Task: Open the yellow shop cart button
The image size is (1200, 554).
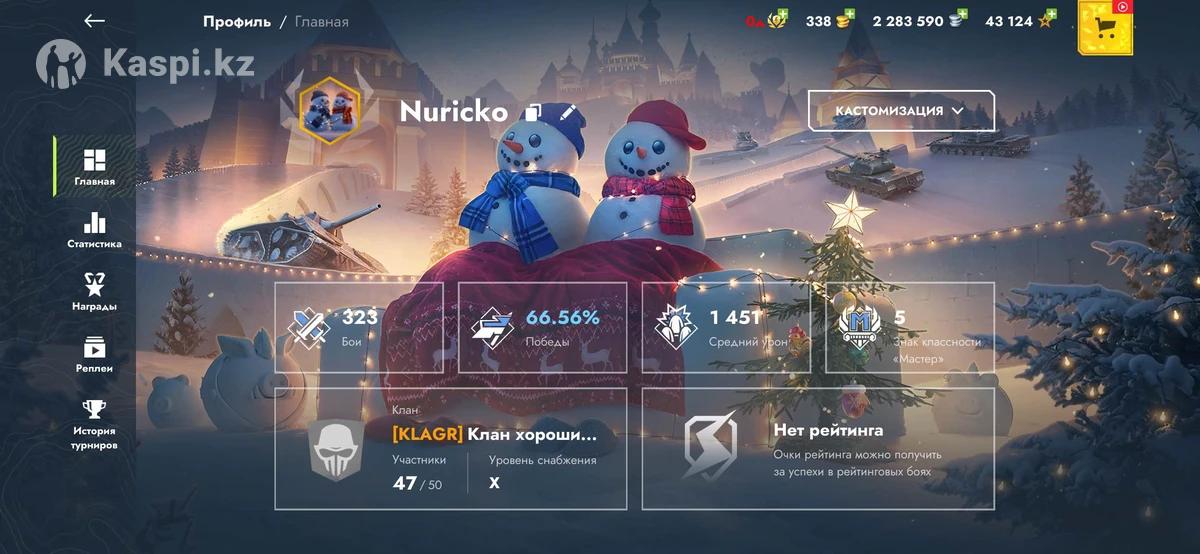Action: click(x=1104, y=28)
